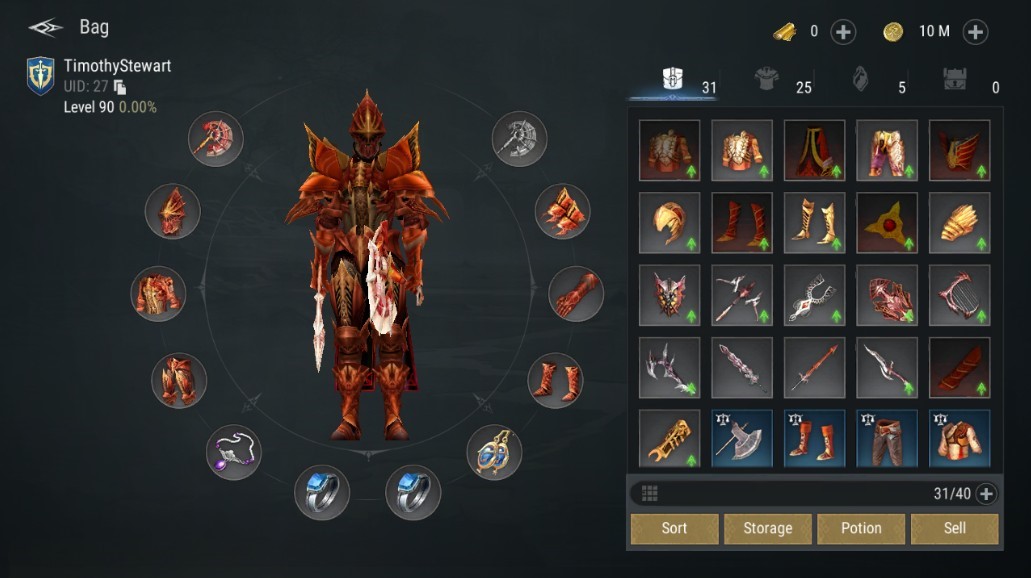
Task: Sell items from the bag
Action: coord(954,528)
